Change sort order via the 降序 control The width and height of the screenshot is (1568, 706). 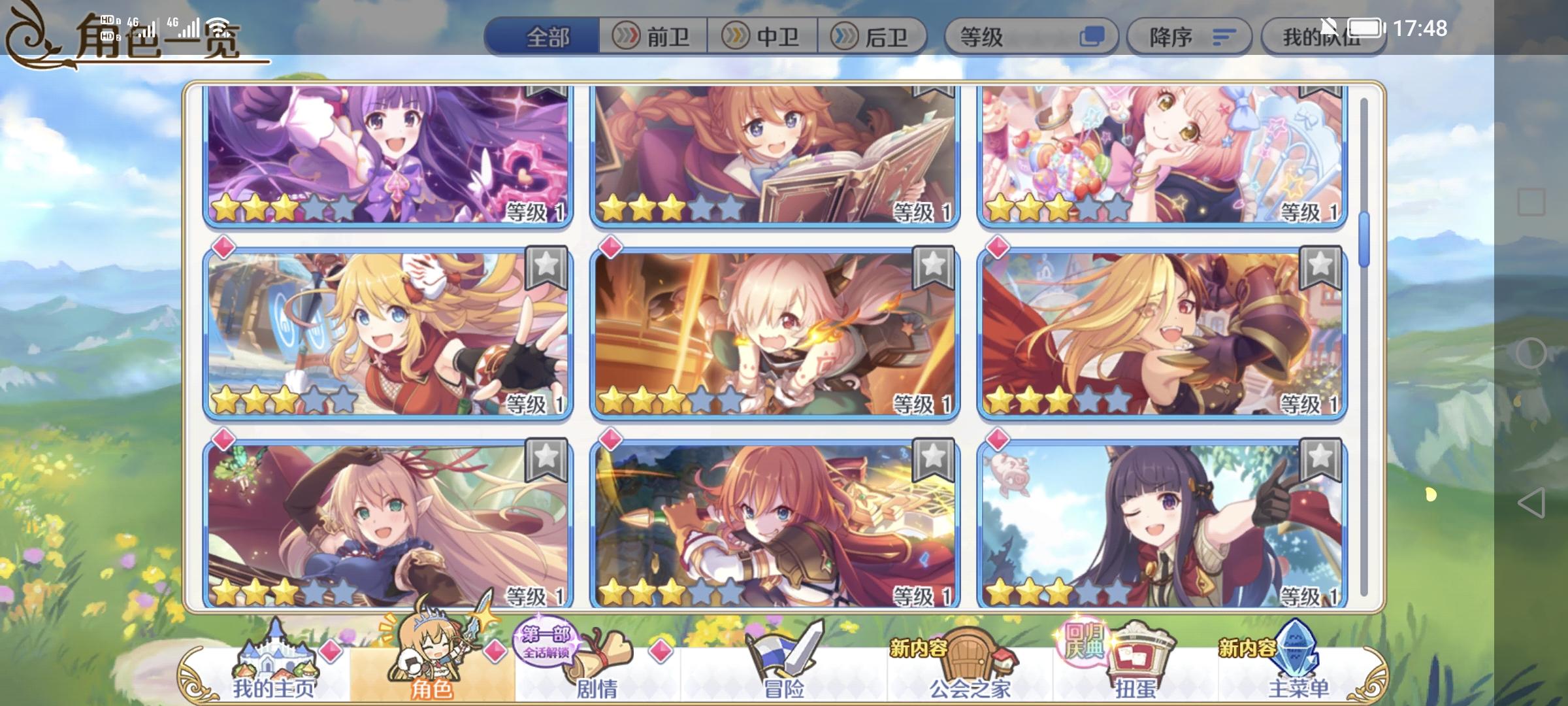pyautogui.click(x=1189, y=37)
